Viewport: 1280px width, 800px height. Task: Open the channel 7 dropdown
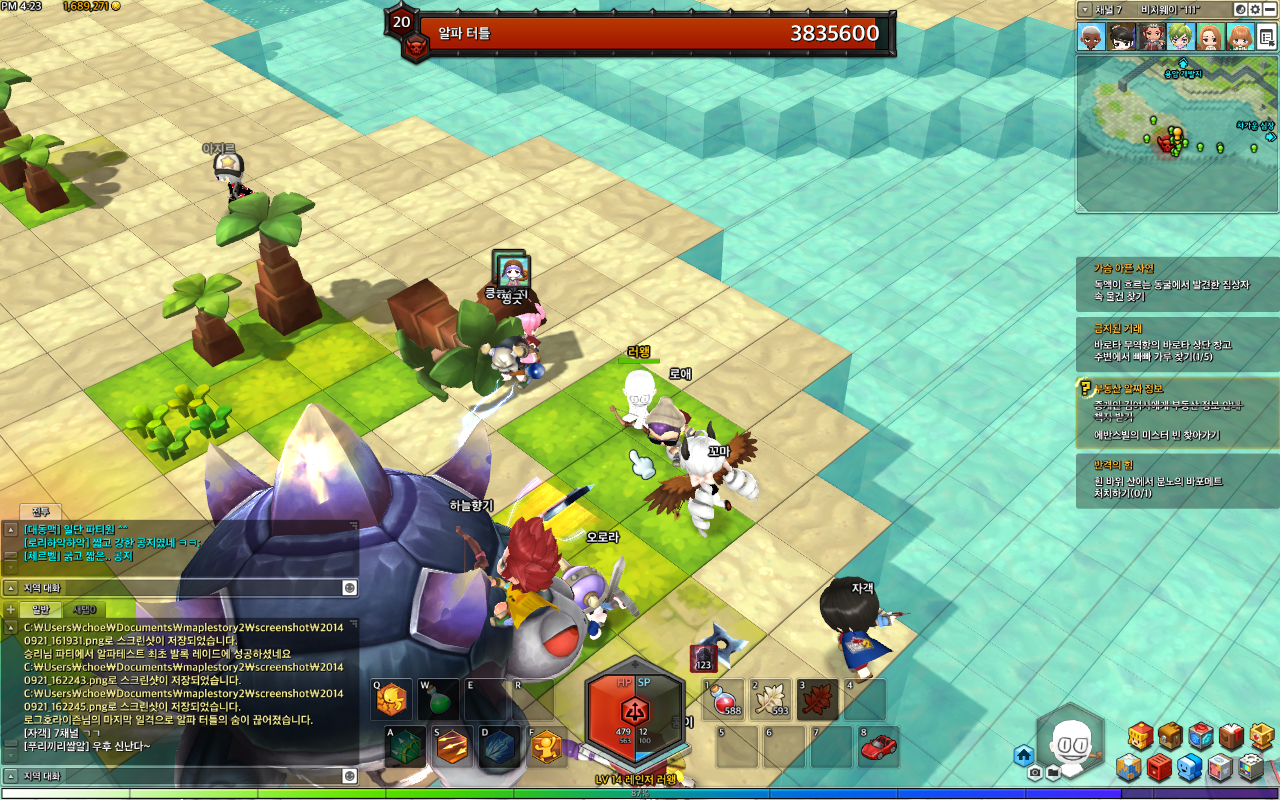click(x=1086, y=9)
